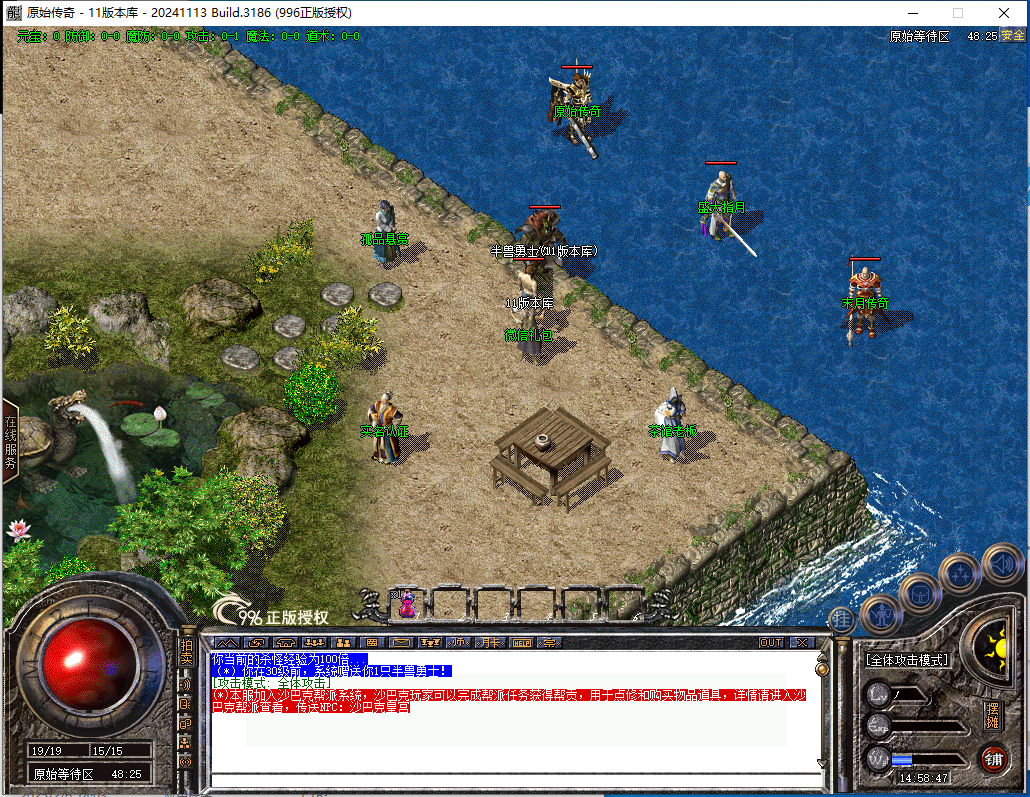Image resolution: width=1030 pixels, height=797 pixels.
Task: Open the 在线服务 side tab
Action: point(11,441)
